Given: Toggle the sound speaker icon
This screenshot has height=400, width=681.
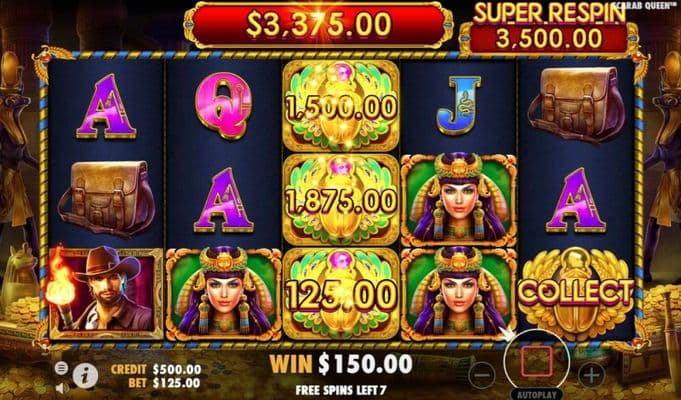Looking at the screenshot, I should pyautogui.click(x=61, y=386).
